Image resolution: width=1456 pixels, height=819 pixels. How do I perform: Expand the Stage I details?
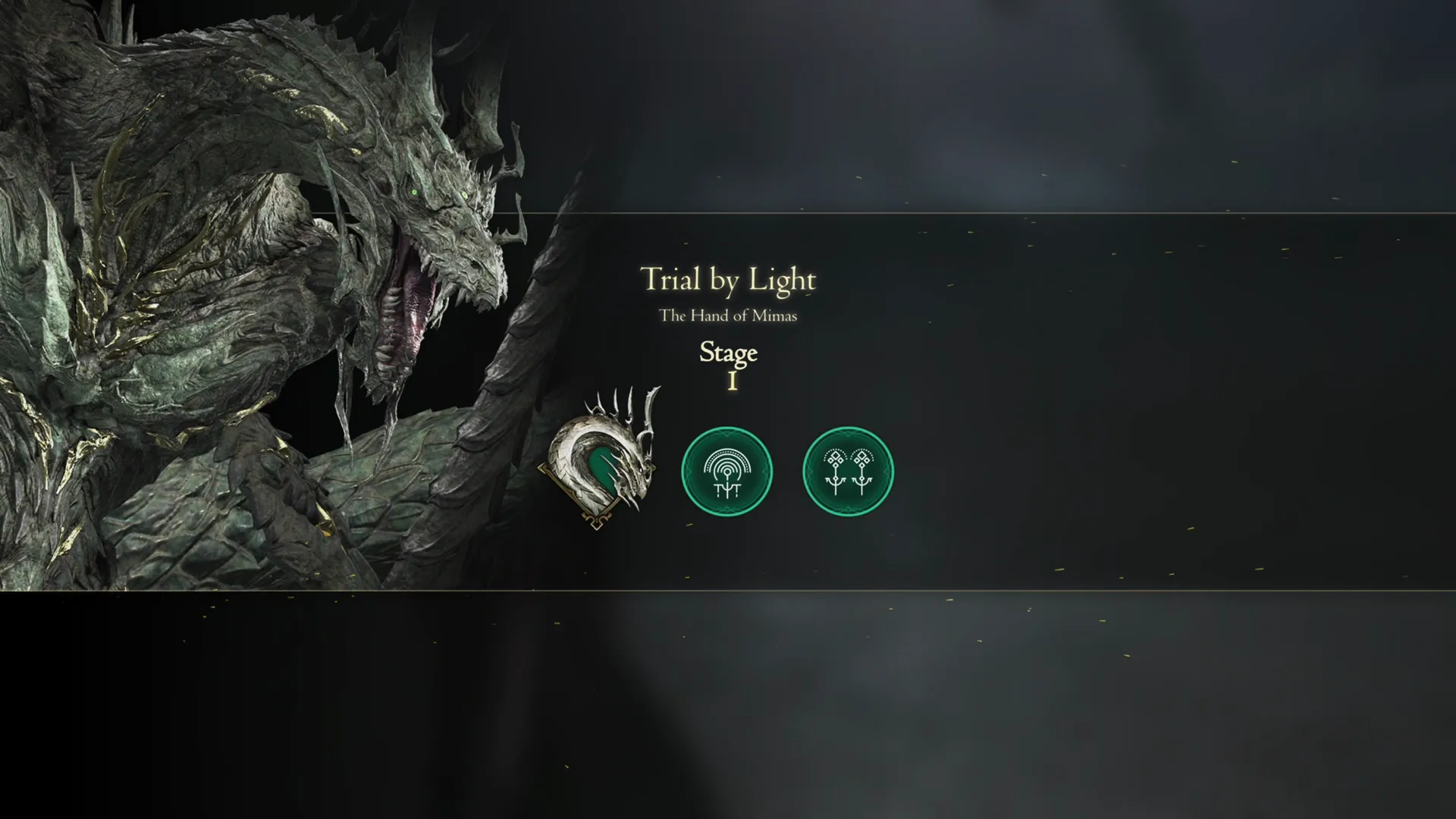click(x=729, y=366)
